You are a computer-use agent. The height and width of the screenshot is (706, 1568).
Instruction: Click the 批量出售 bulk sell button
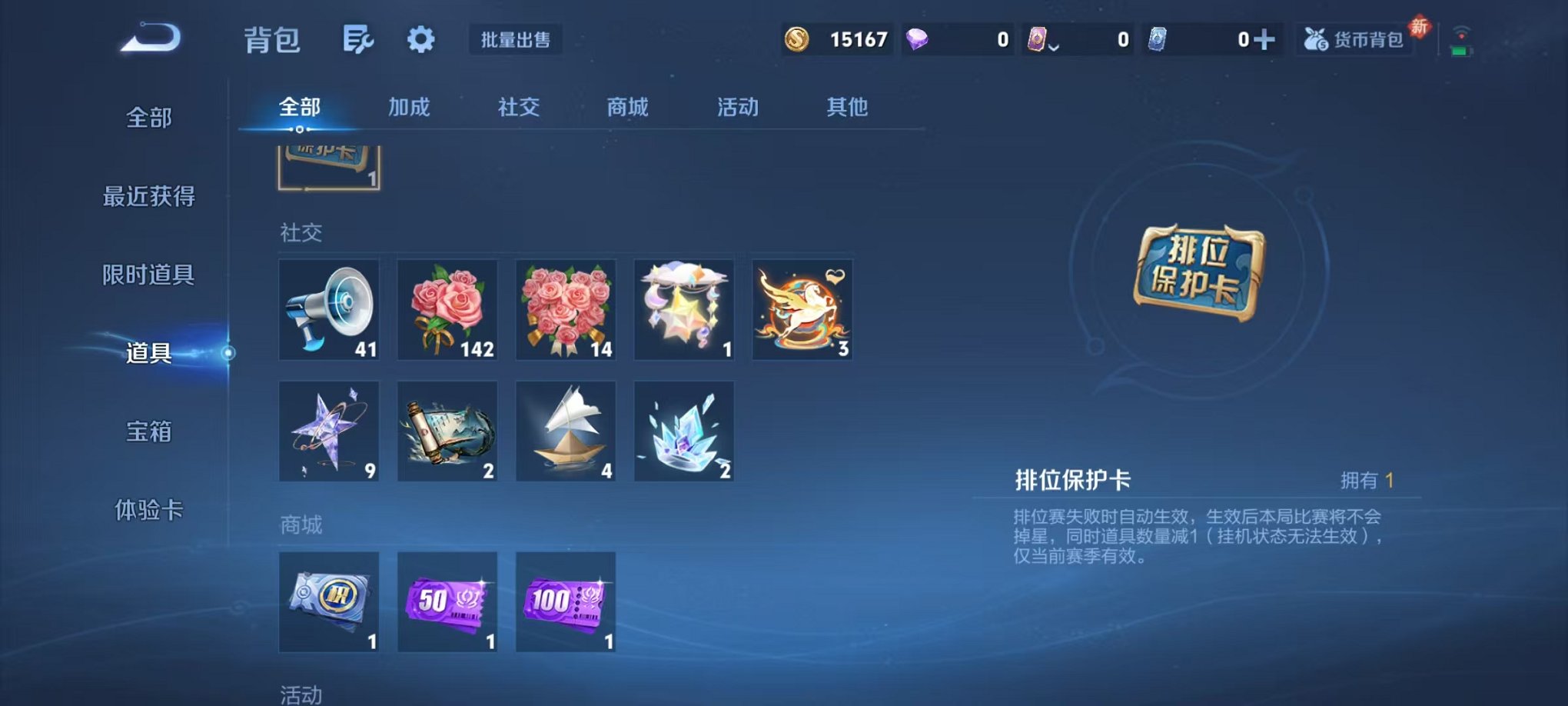(517, 40)
